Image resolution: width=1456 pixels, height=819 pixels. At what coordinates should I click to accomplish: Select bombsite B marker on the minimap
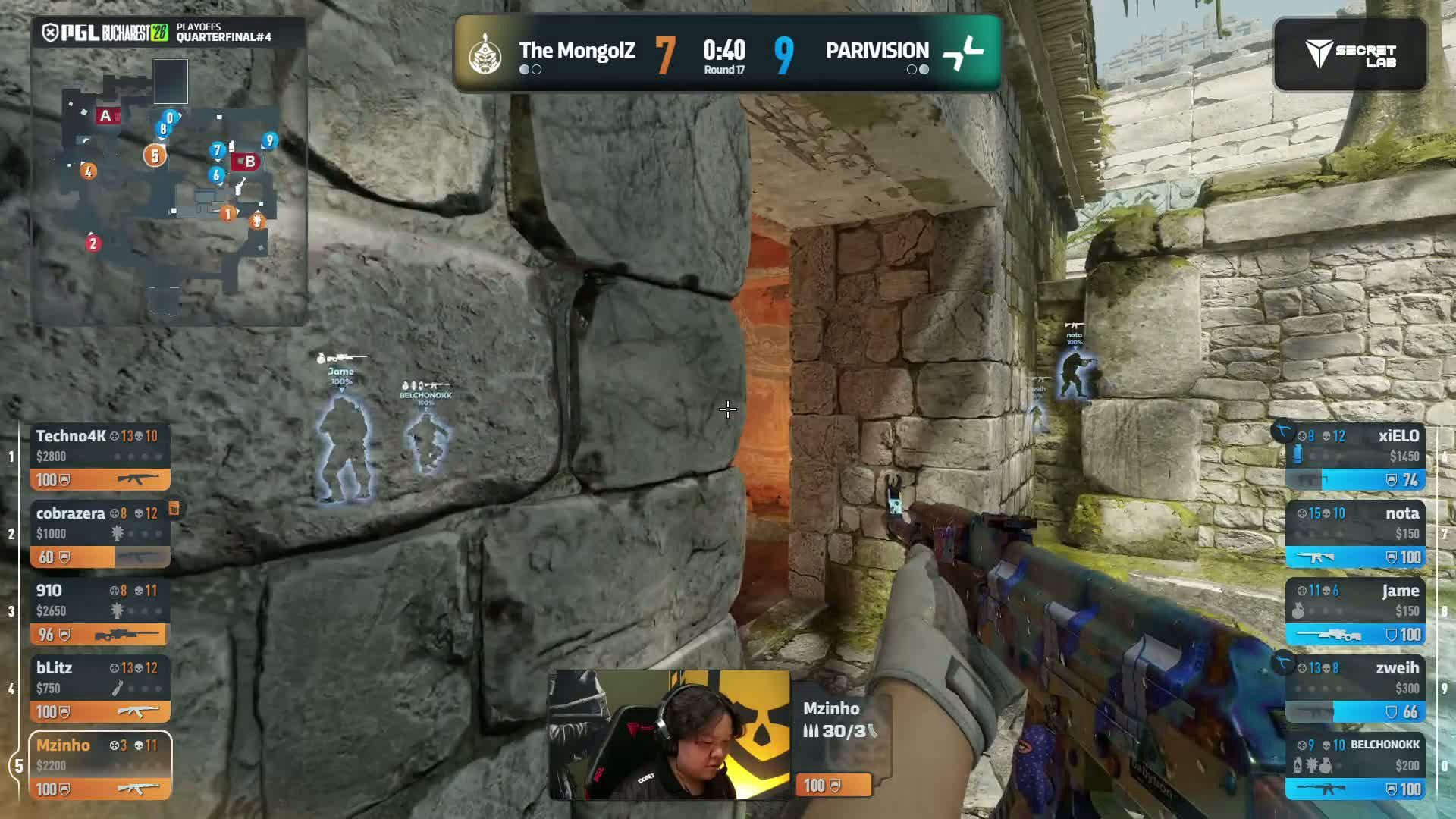tap(249, 161)
